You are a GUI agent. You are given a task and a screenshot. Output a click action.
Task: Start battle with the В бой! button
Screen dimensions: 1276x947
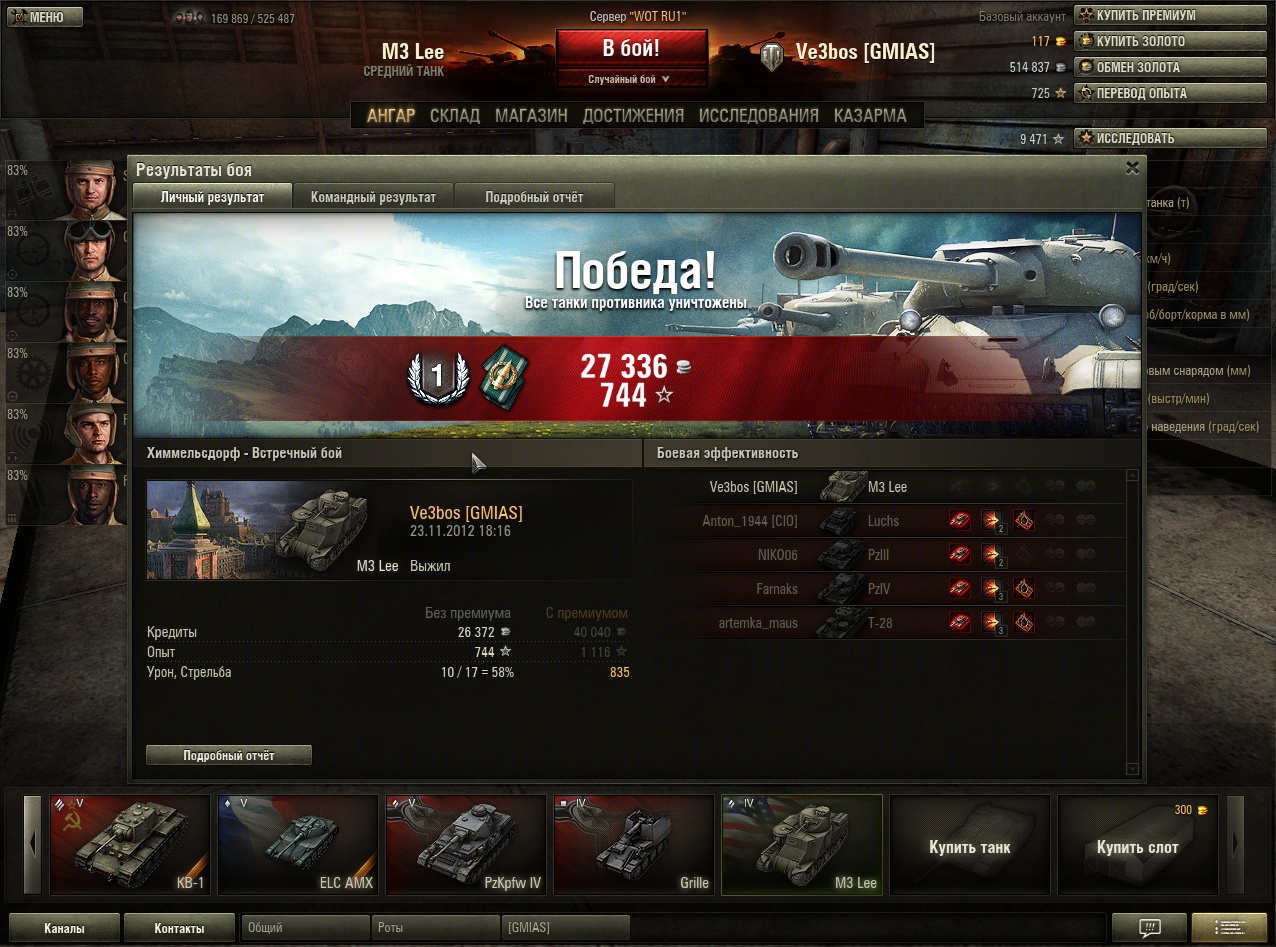pyautogui.click(x=631, y=49)
